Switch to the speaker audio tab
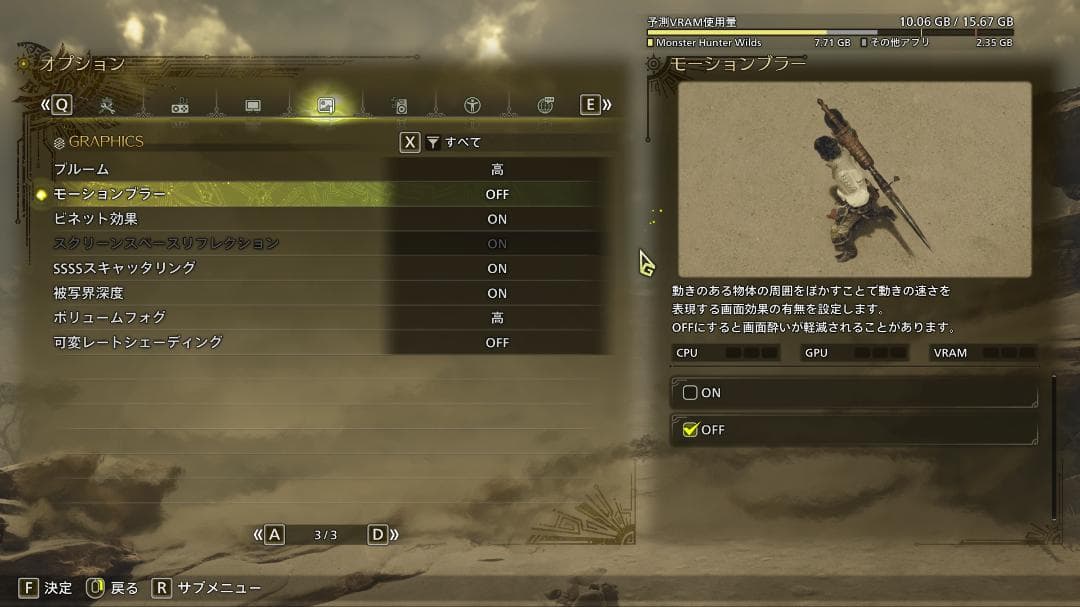This screenshot has height=607, width=1080. (399, 105)
